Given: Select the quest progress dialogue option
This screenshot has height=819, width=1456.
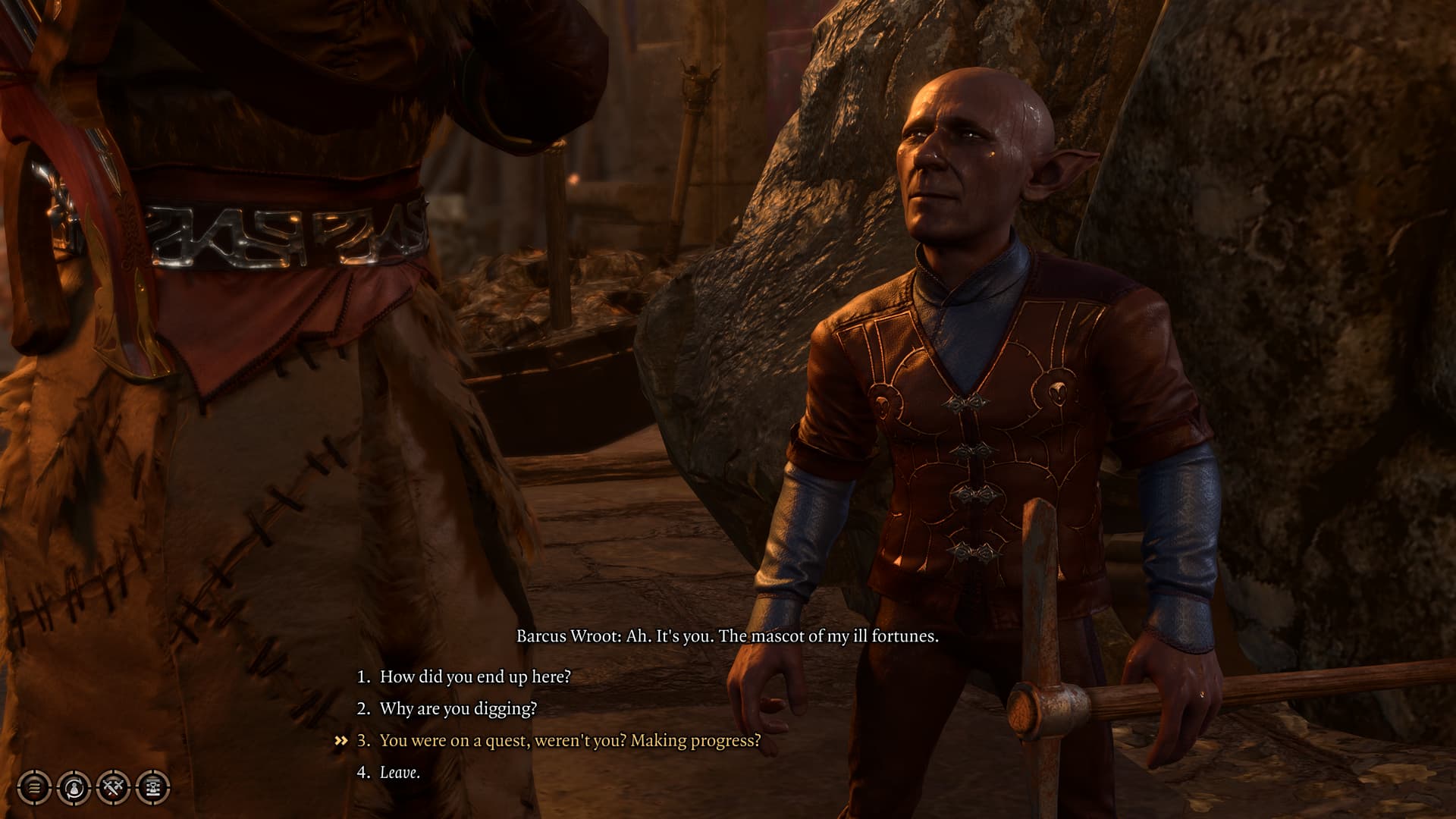Looking at the screenshot, I should click(570, 740).
